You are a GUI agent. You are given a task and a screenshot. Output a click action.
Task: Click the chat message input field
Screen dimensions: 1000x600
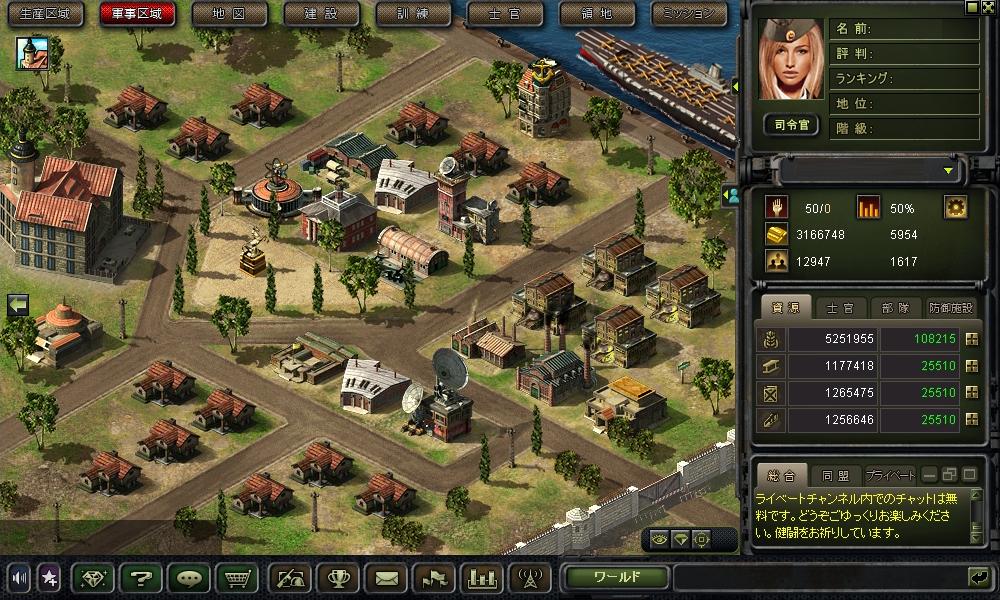(817, 577)
